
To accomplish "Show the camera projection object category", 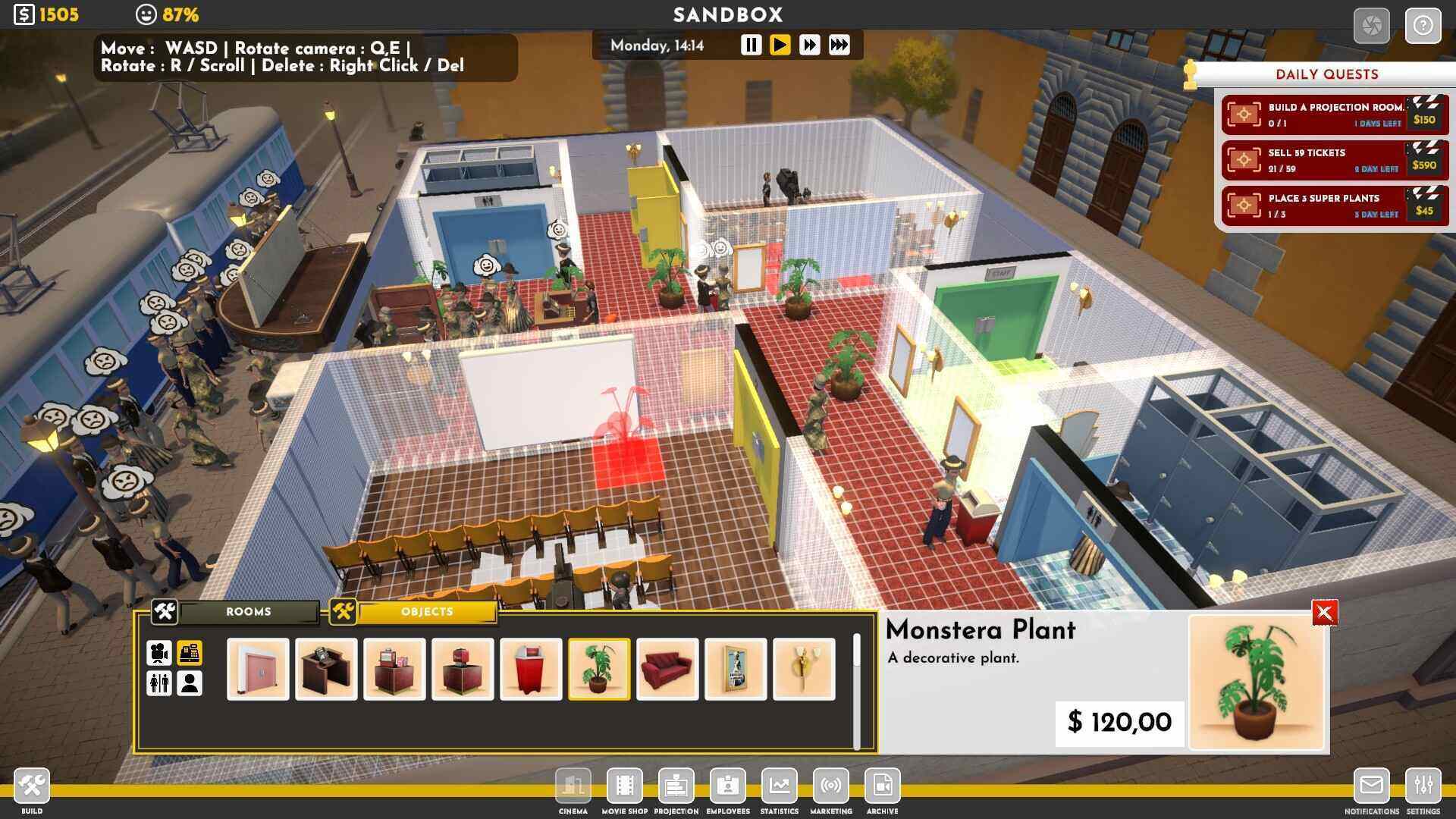I will pyautogui.click(x=159, y=653).
